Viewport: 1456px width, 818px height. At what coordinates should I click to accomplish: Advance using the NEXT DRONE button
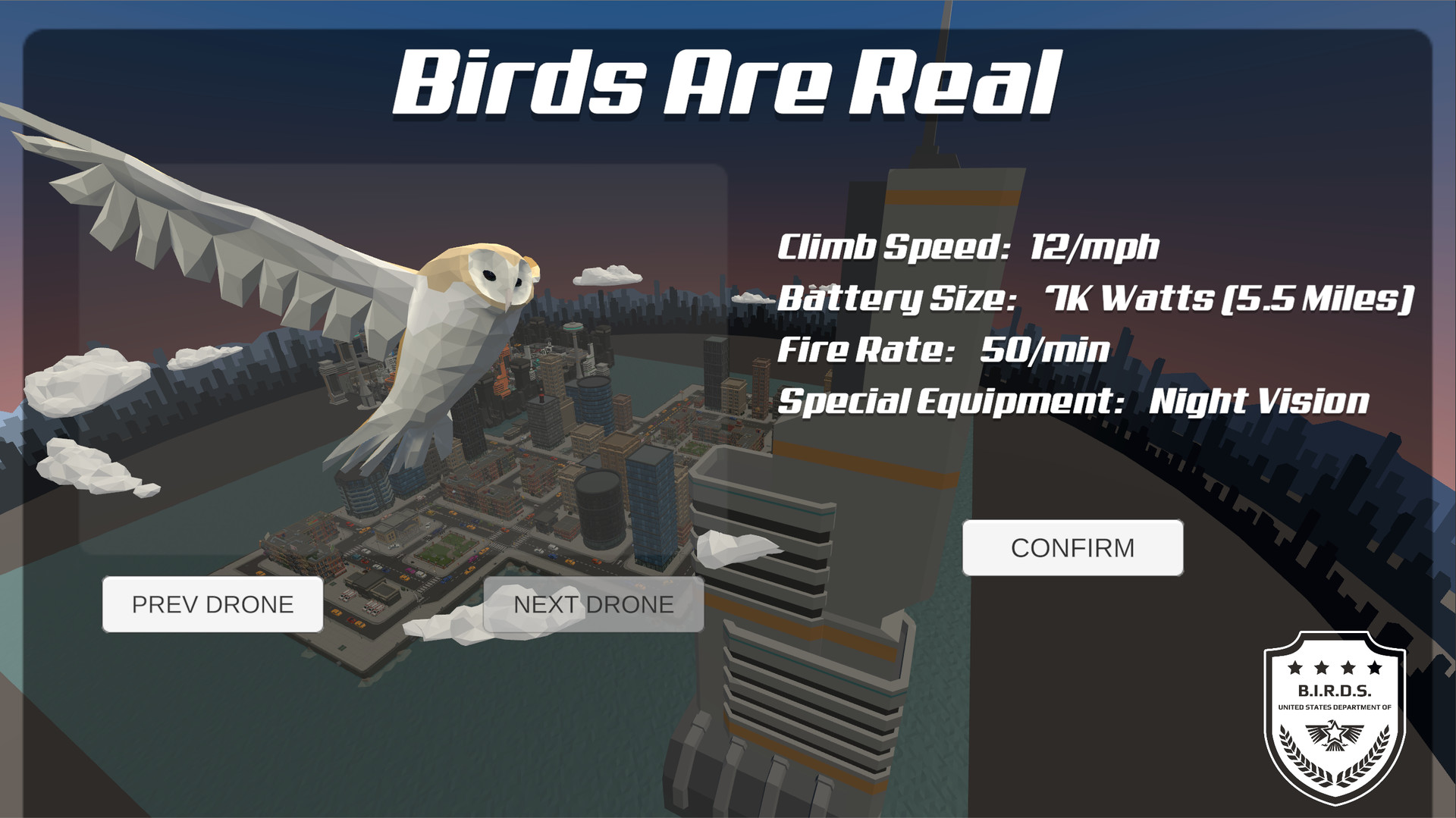pyautogui.click(x=592, y=603)
